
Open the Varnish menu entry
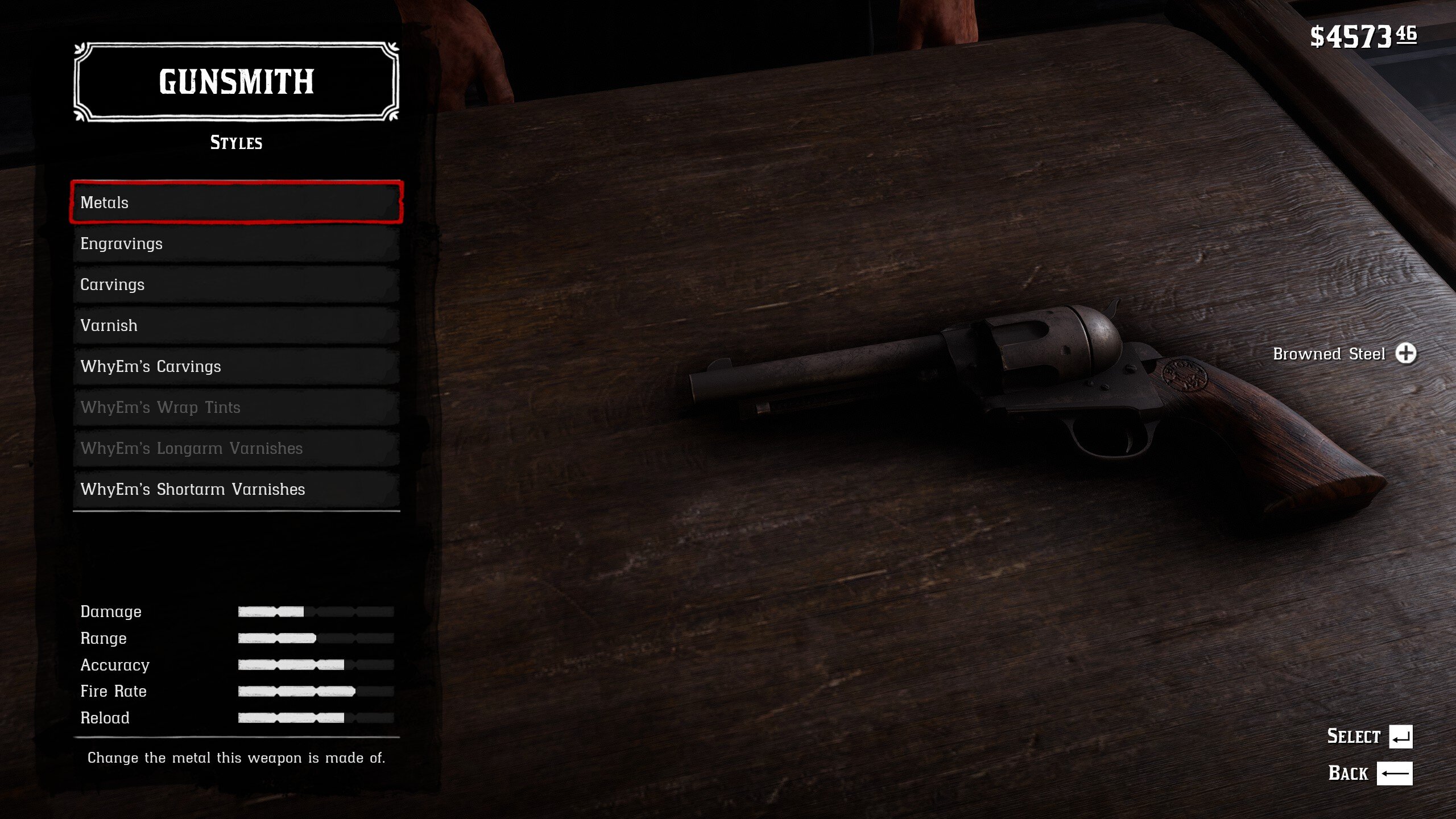[x=236, y=325]
